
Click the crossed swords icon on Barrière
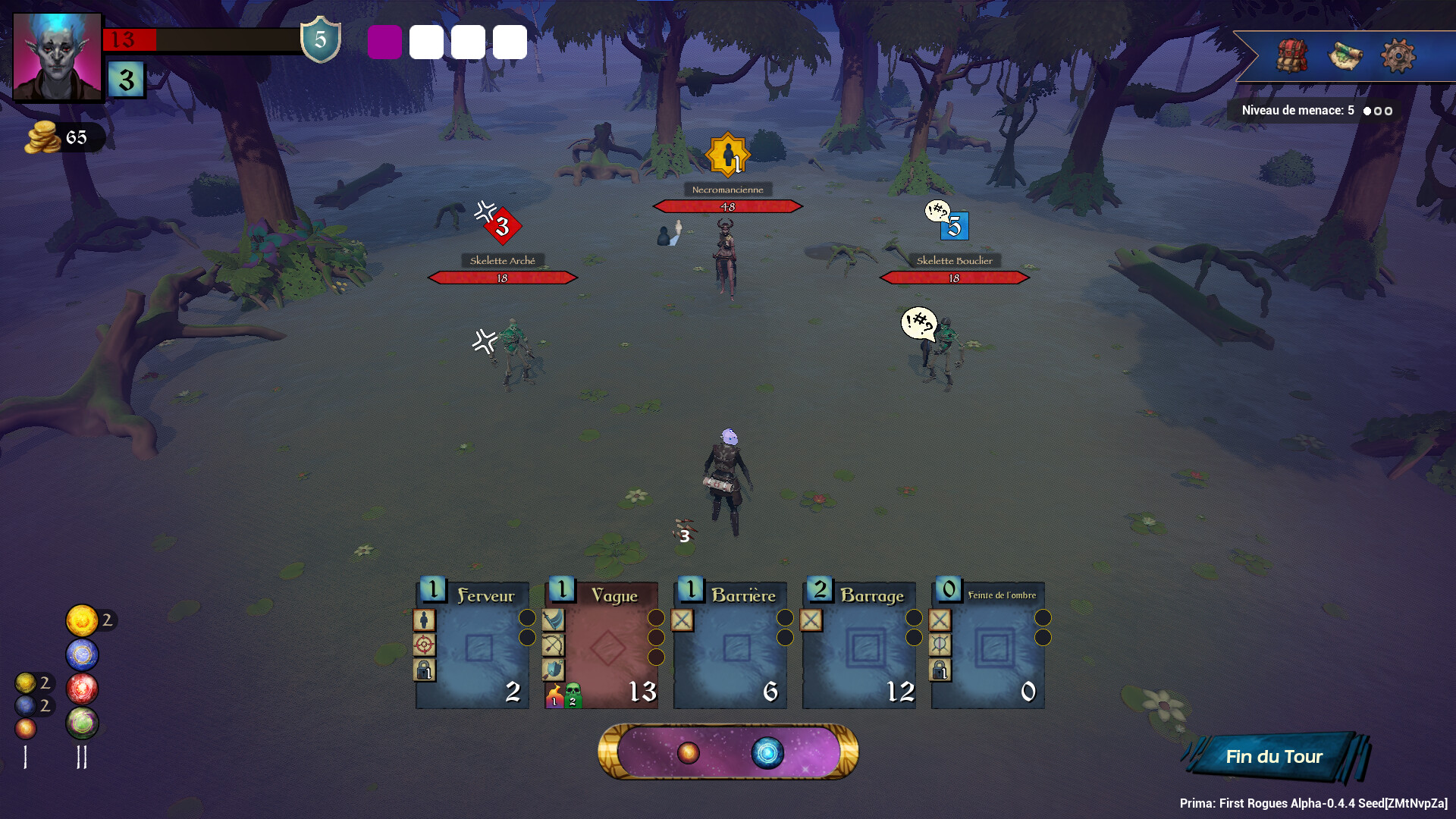click(x=682, y=621)
